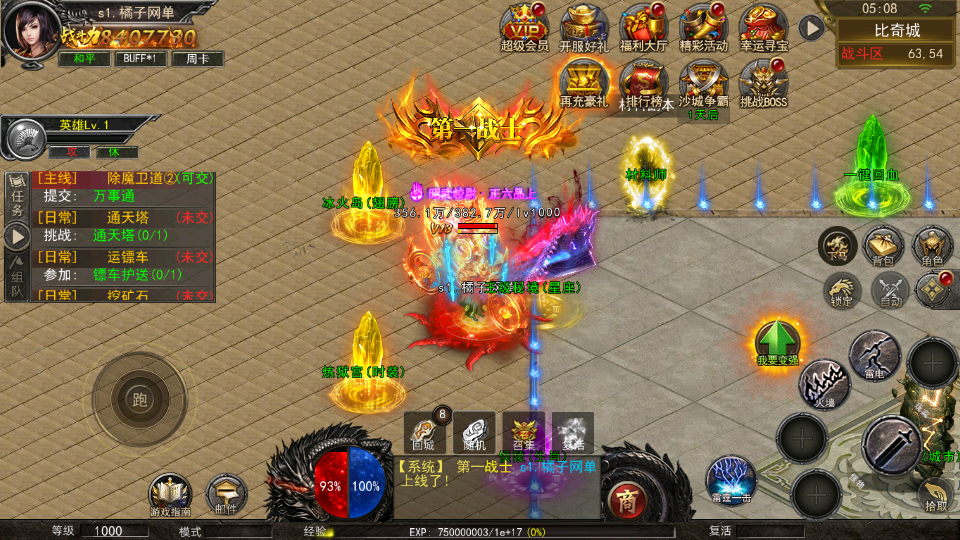The image size is (960, 540).
Task: Collapse the top icon row with the arrow
Action: coord(812,27)
